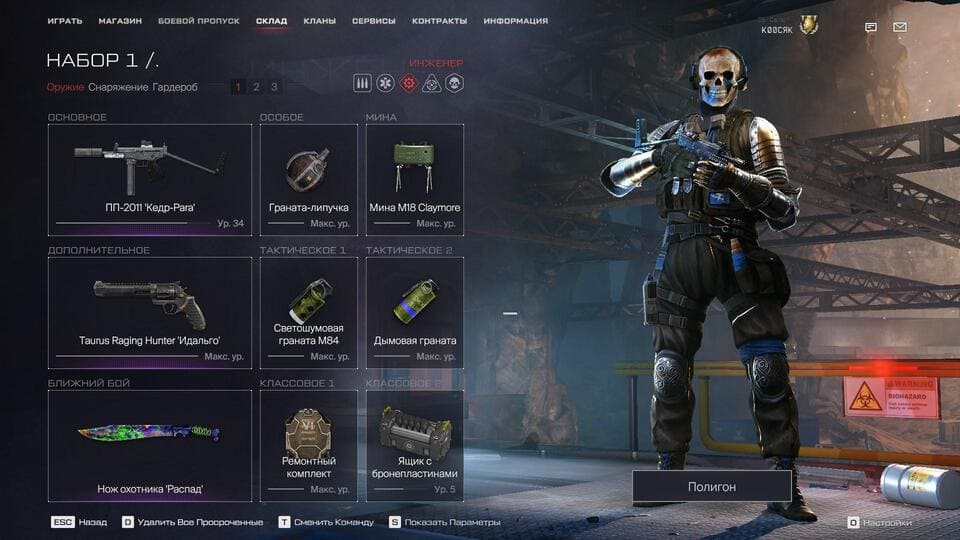Open the Мина M18 Claymore slot
Screen dimensions: 960x540
(414, 177)
